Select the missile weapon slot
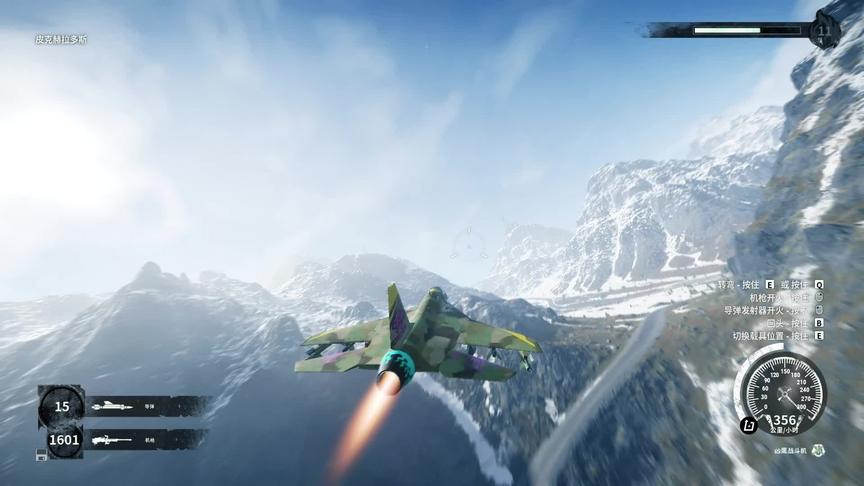Viewport: 864px width, 486px height. (x=130, y=406)
